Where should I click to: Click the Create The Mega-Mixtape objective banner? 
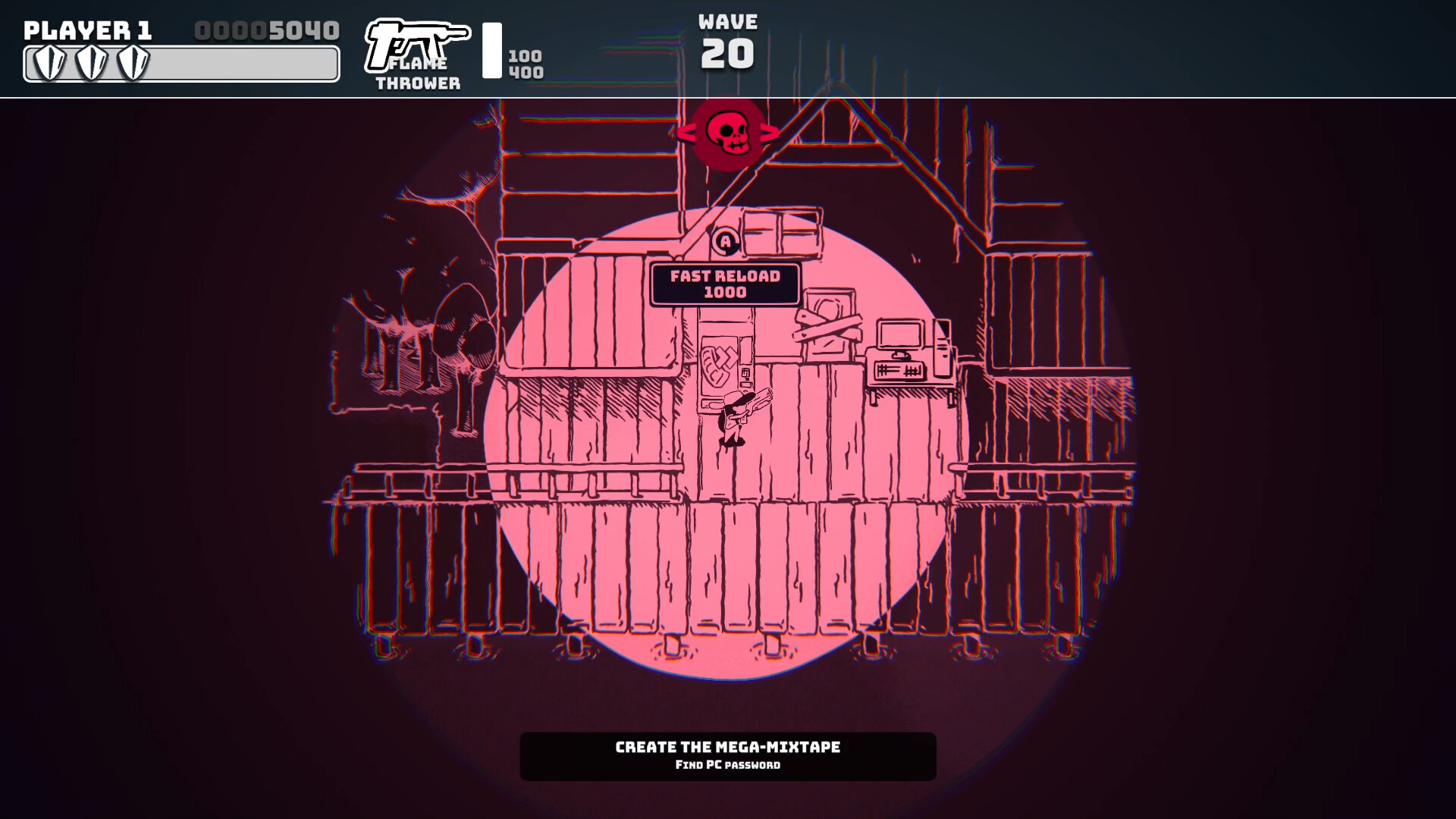pyautogui.click(x=726, y=747)
